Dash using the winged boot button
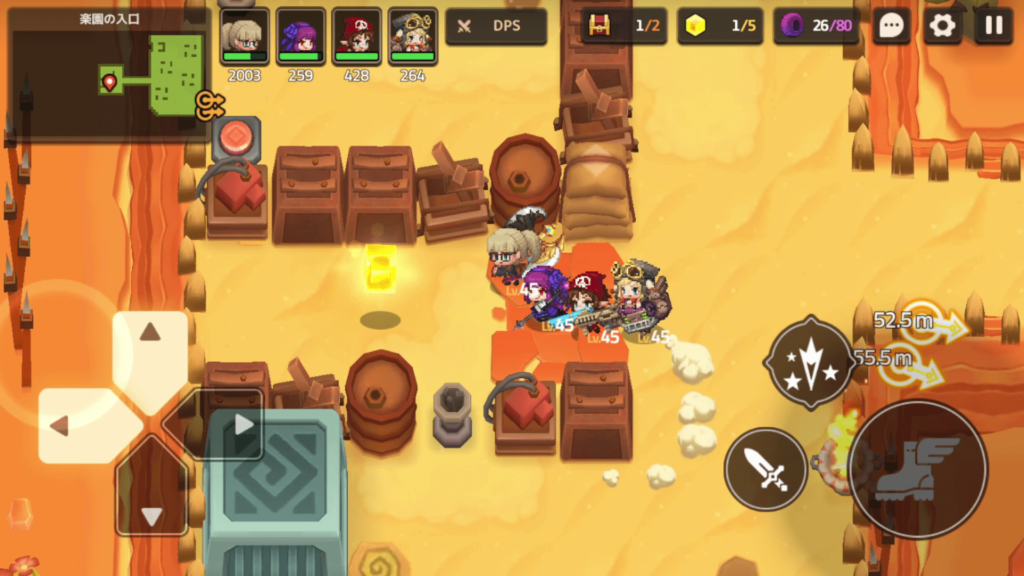Screen dimensions: 1024x576 pyautogui.click(x=917, y=470)
